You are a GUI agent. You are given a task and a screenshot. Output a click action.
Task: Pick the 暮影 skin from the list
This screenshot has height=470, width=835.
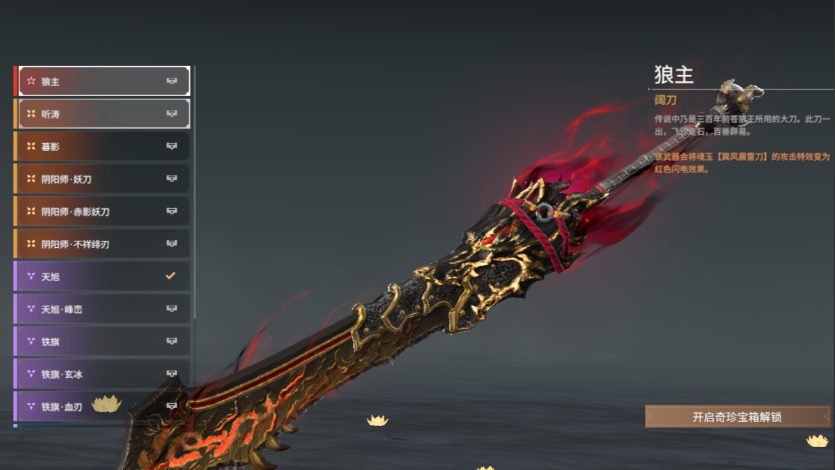click(x=102, y=146)
